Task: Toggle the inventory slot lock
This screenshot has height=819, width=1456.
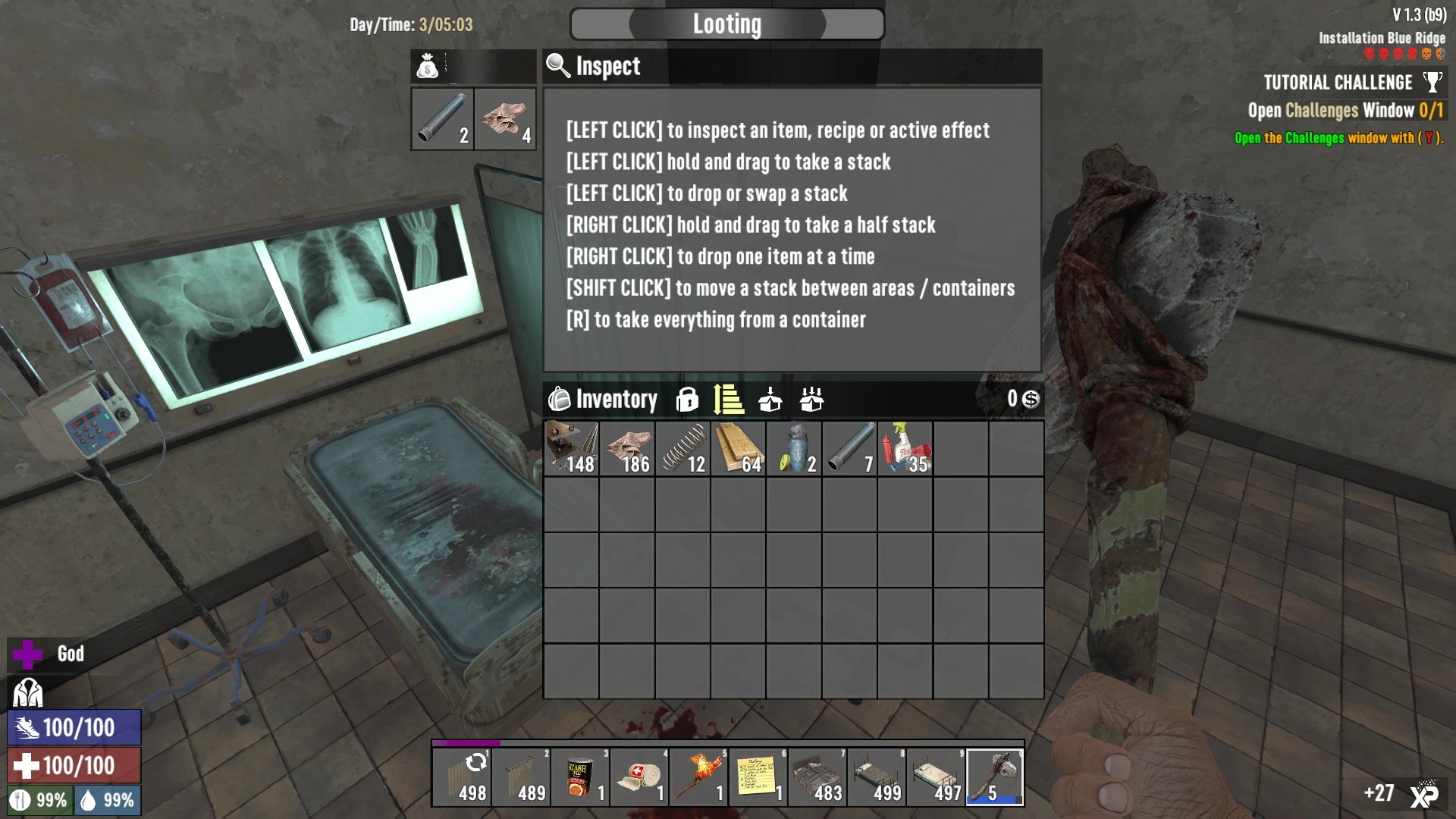Action: tap(687, 399)
